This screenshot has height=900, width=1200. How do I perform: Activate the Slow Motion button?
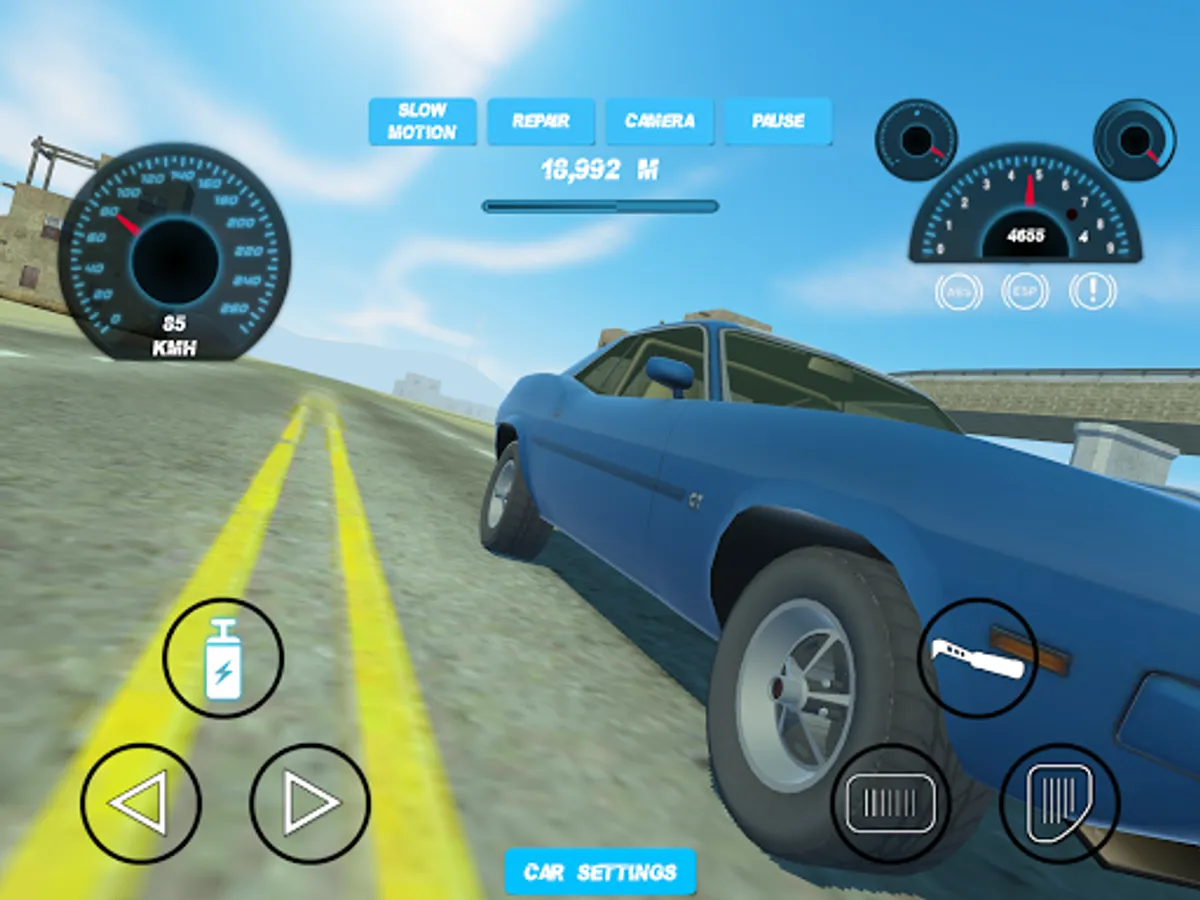pos(422,121)
